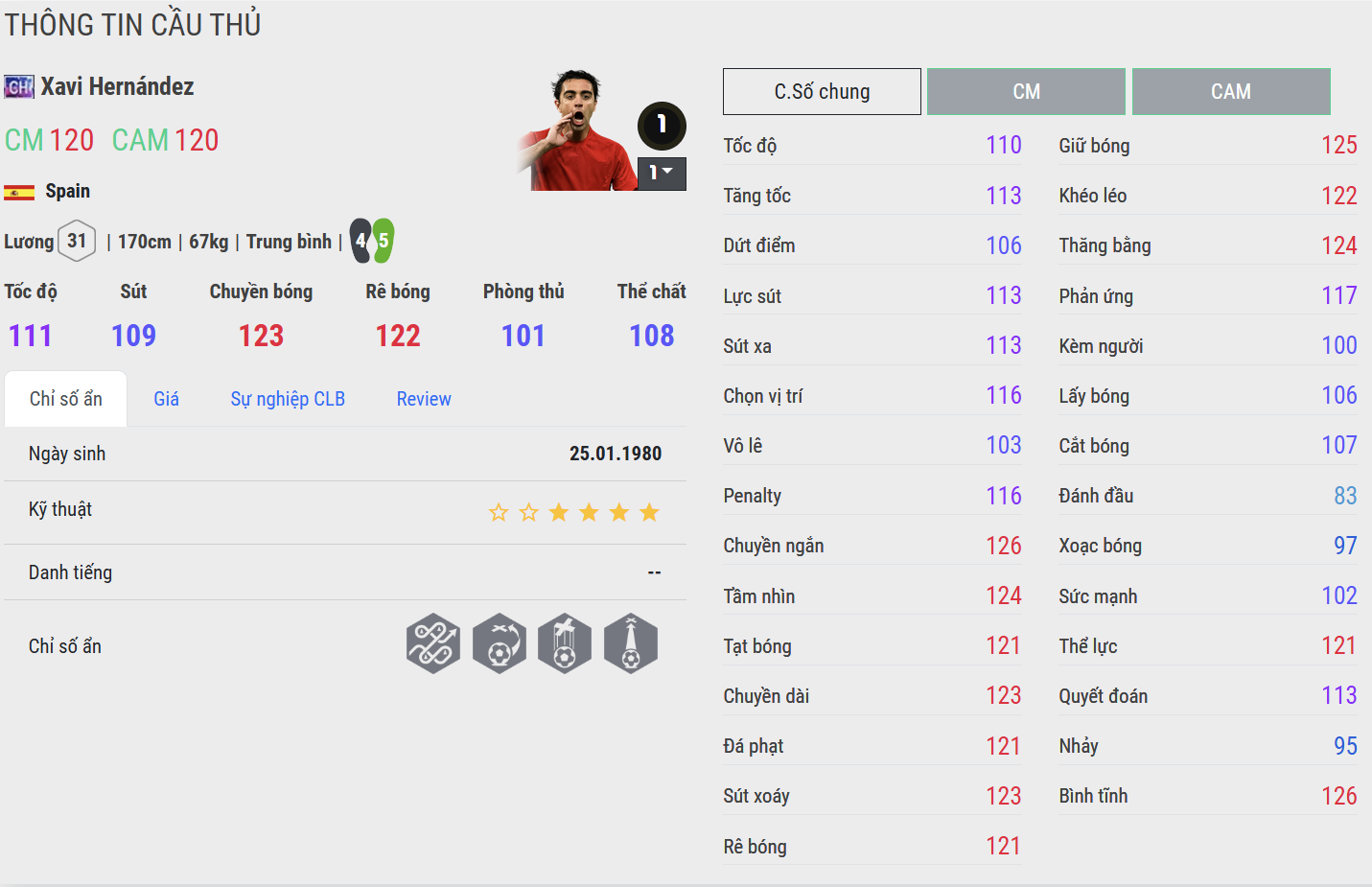This screenshot has width=1372, height=887.
Task: View the Review tab
Action: point(424,399)
